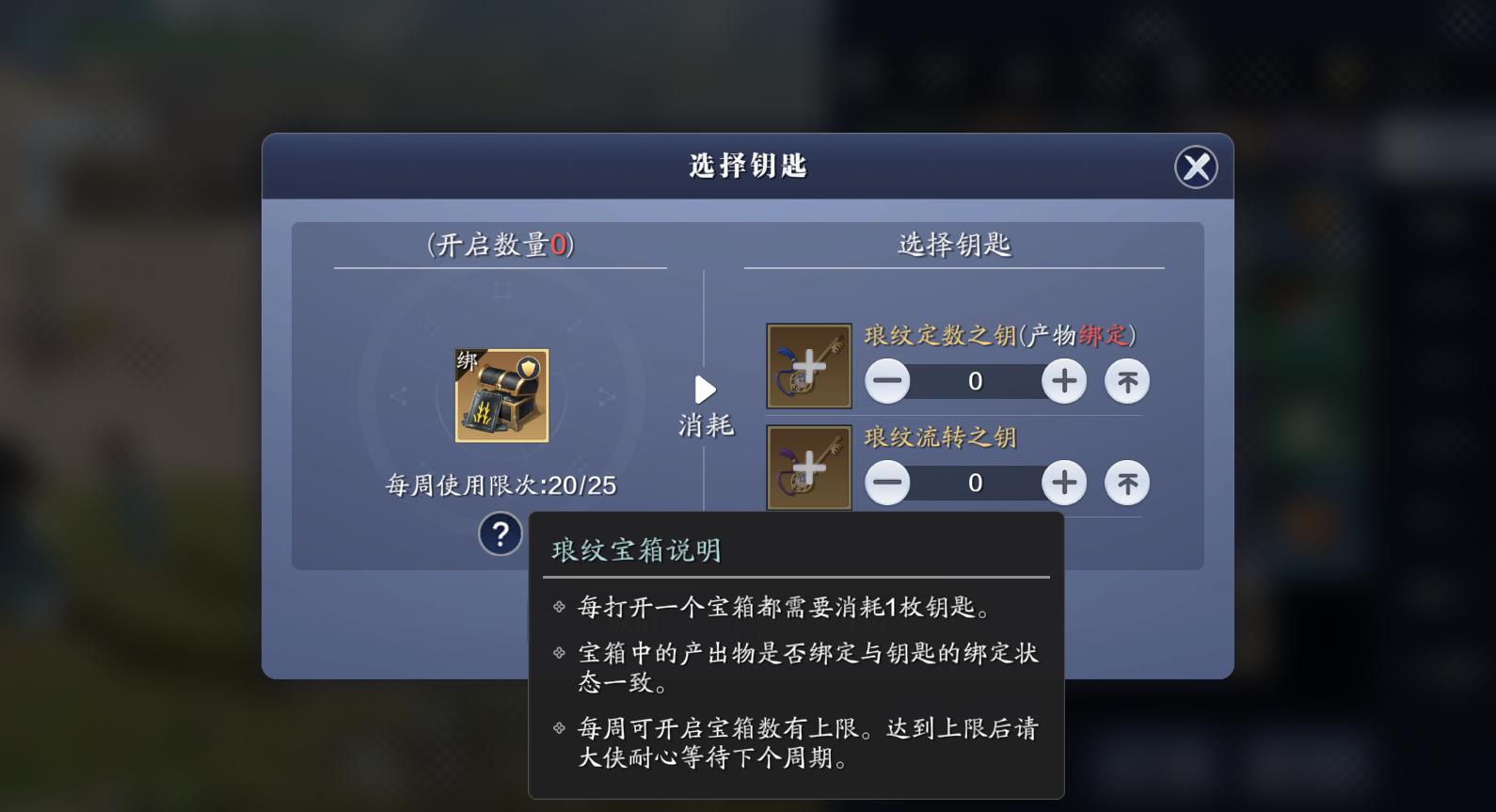
Task: Click the plus overlay on 琅纹流转之钥 icon
Action: pyautogui.click(x=807, y=467)
